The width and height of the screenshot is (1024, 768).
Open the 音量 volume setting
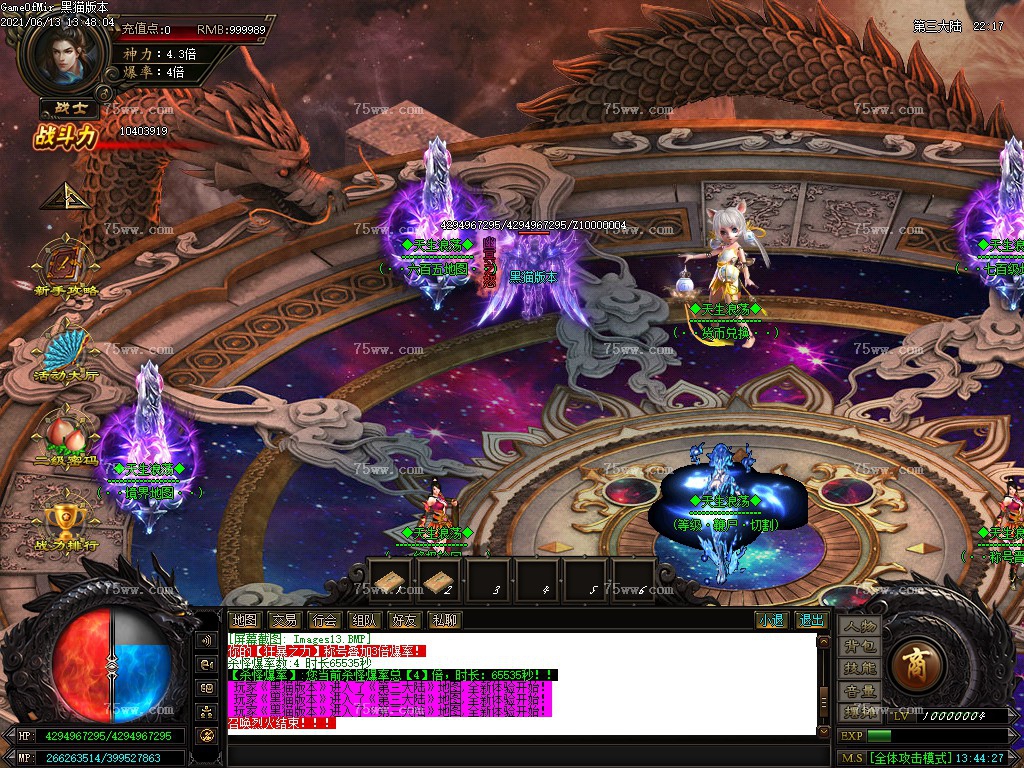(859, 690)
